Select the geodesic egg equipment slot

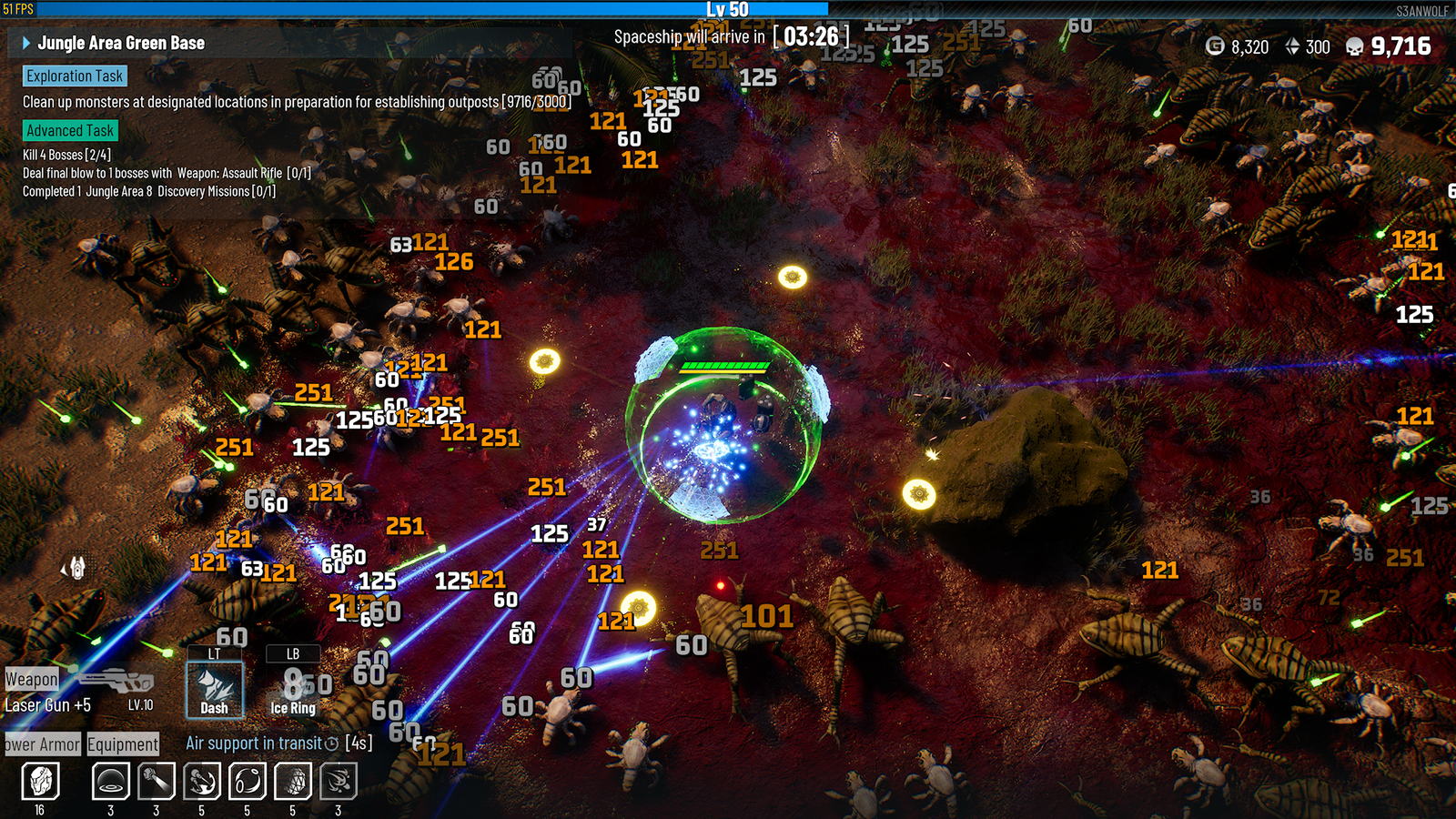click(x=293, y=781)
